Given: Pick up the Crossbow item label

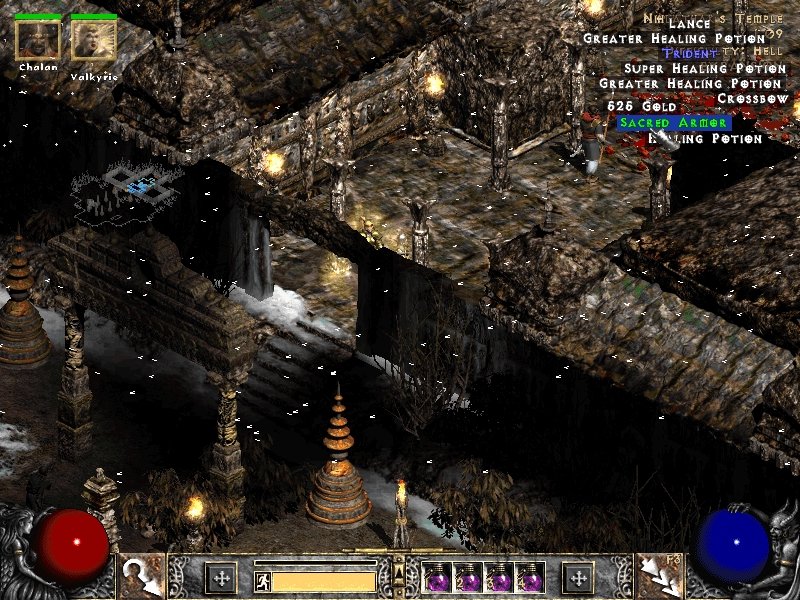Looking at the screenshot, I should (x=754, y=99).
